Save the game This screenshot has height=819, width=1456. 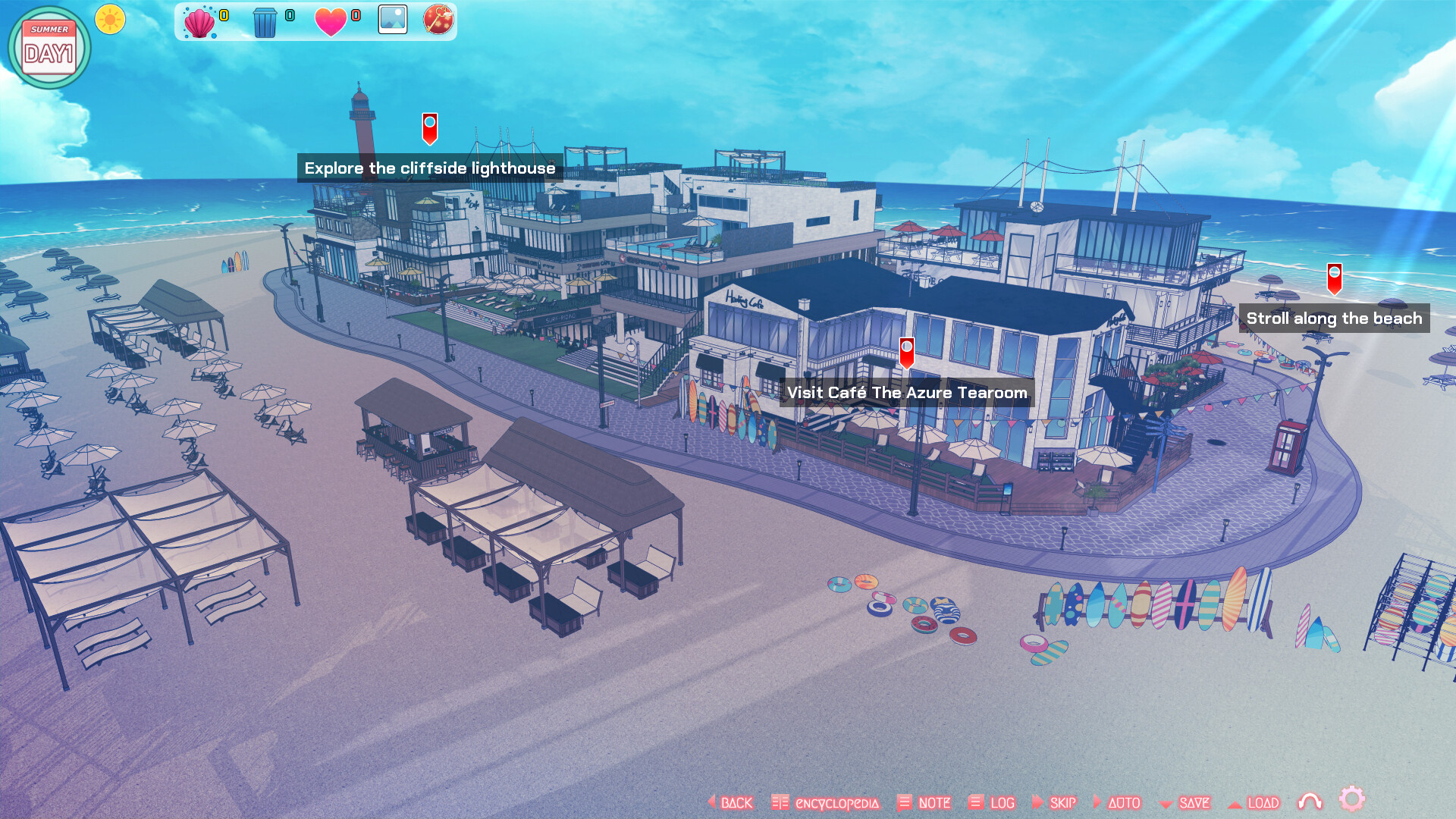[x=1193, y=802]
